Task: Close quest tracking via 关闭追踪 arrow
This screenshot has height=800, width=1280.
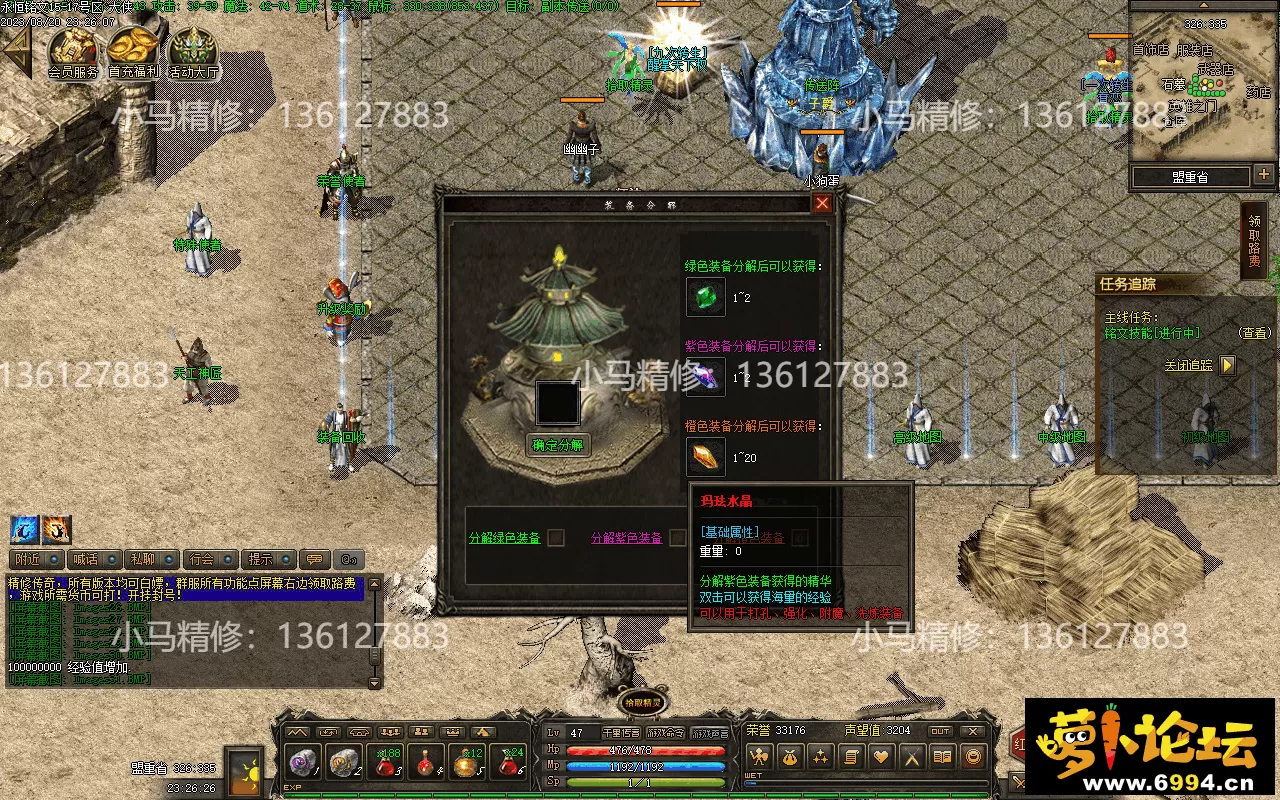Action: 1228,365
